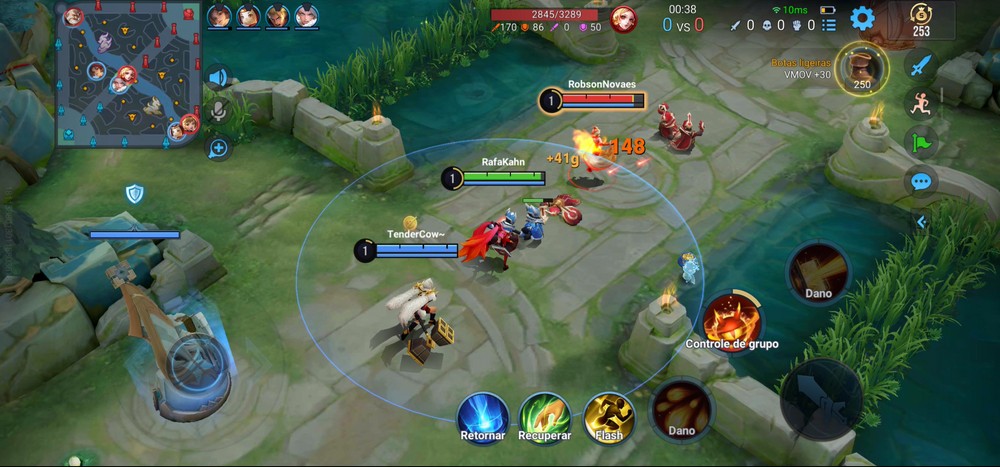
Task: Open the quick chat plus bubble
Action: 217,148
